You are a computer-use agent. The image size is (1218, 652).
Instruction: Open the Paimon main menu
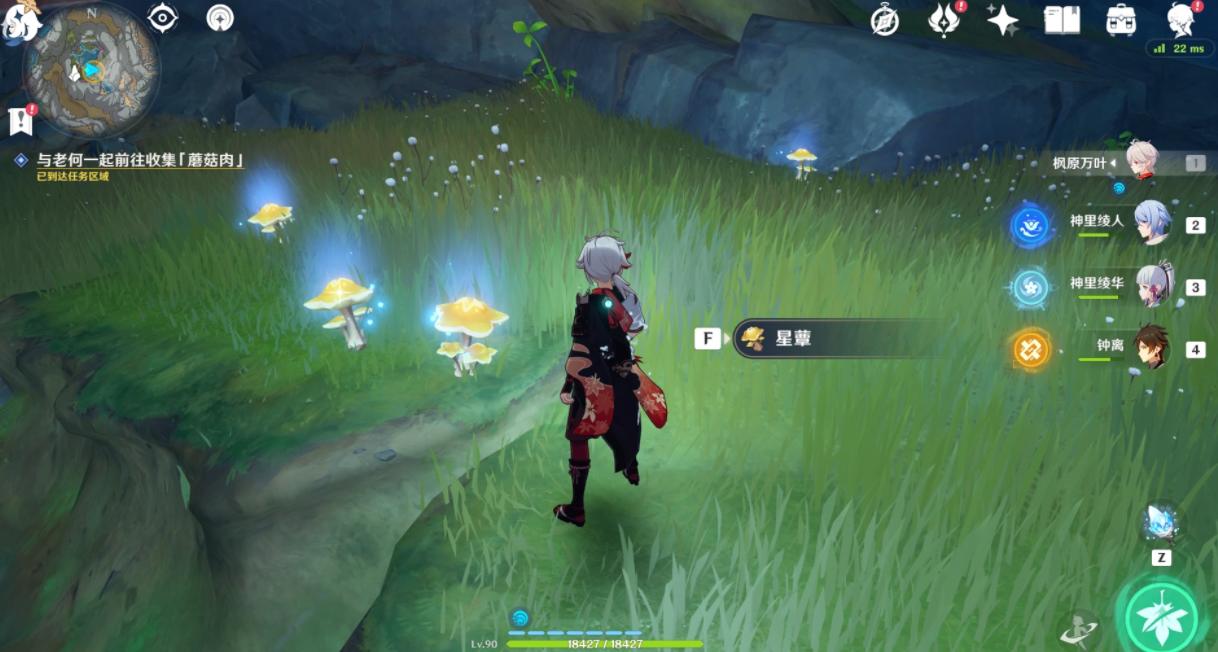point(18,20)
